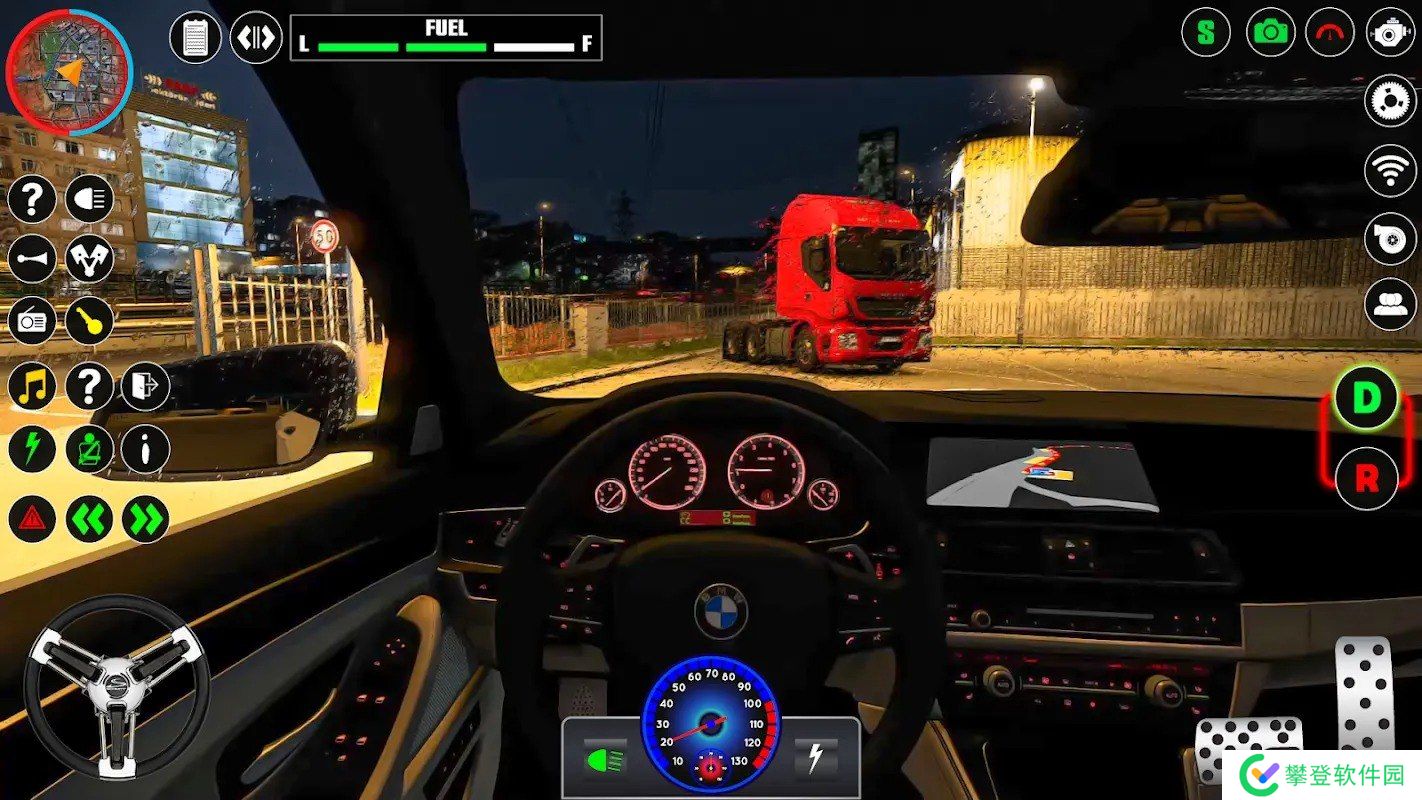Signal left with green arrows
The image size is (1422, 800).
point(90,519)
